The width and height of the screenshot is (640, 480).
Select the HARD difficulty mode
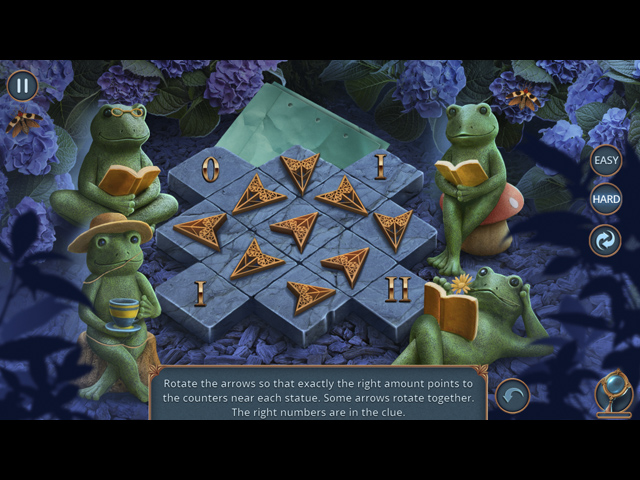[606, 199]
